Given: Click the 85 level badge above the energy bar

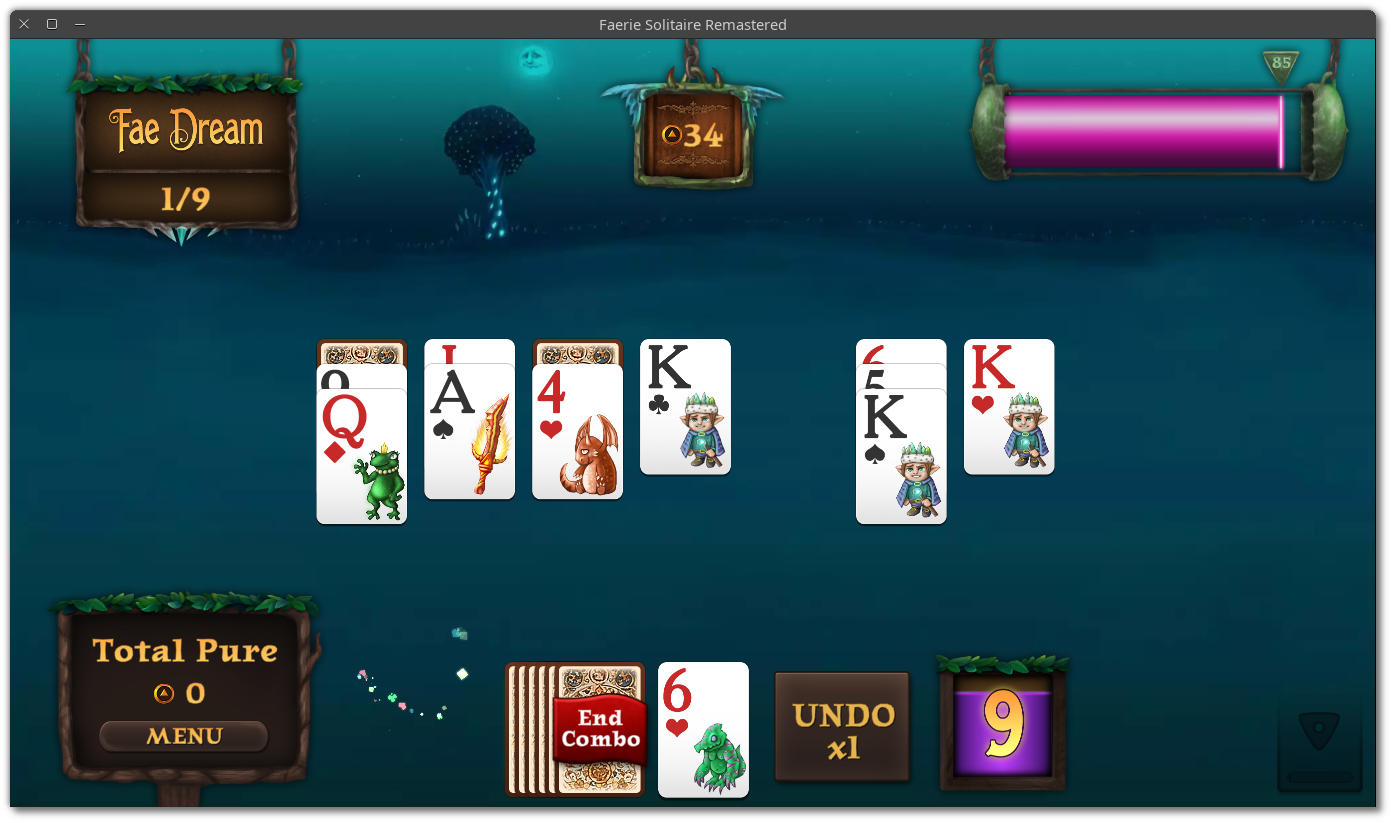Looking at the screenshot, I should pyautogui.click(x=1283, y=63).
